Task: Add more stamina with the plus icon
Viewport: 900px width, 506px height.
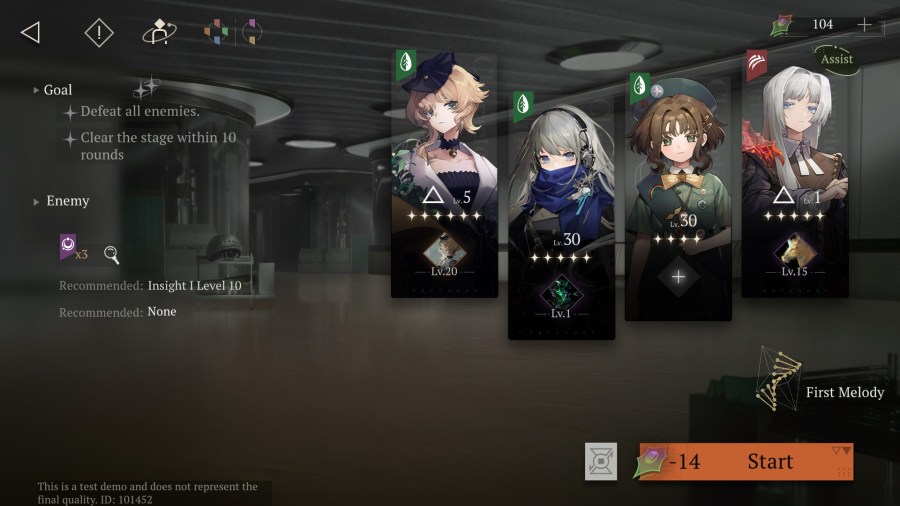Action: click(x=865, y=24)
